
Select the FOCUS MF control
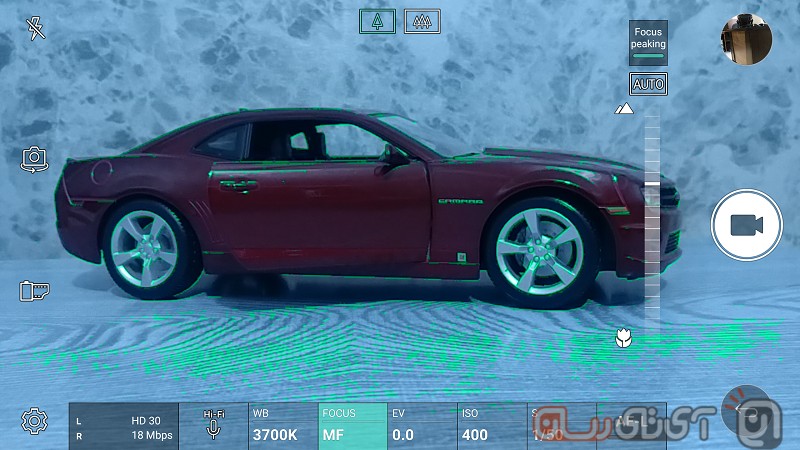click(x=351, y=426)
